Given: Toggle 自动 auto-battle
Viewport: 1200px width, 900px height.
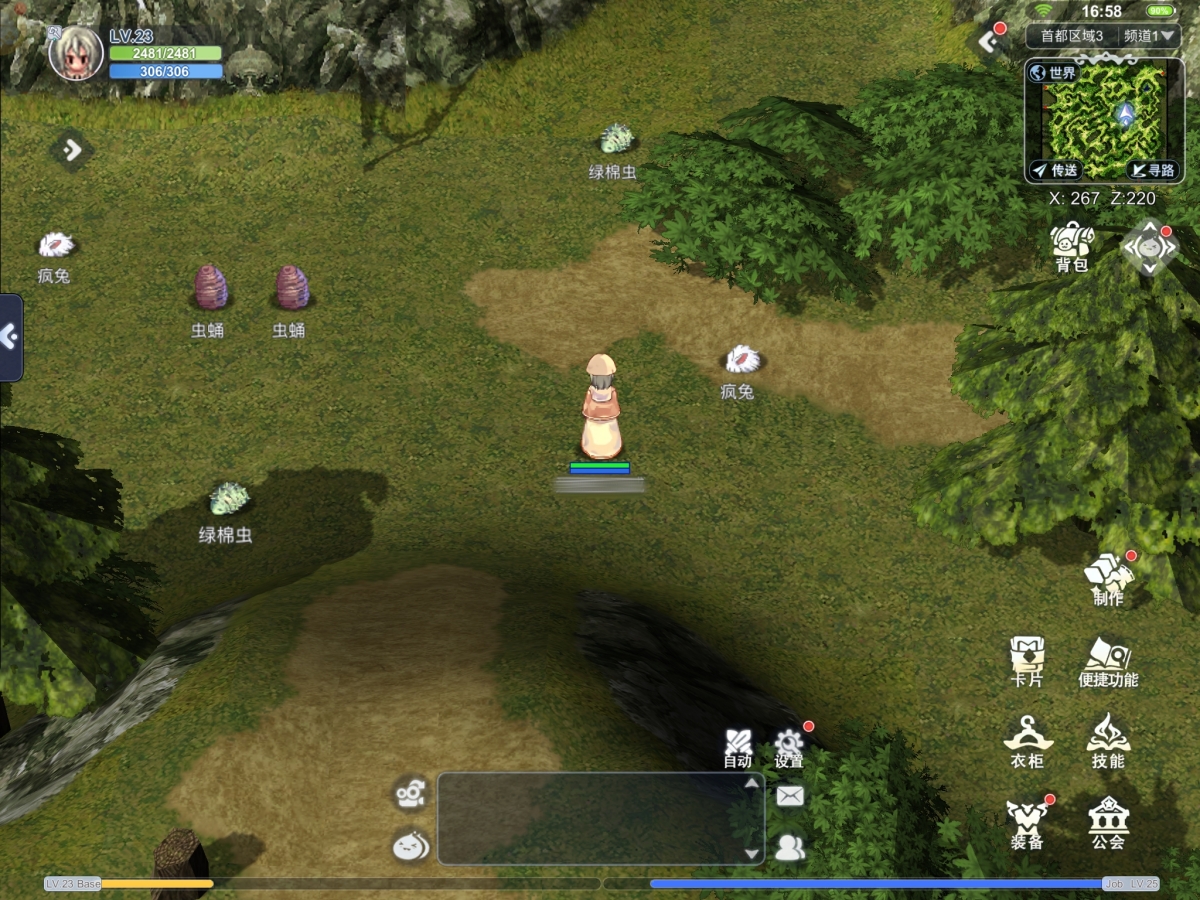Looking at the screenshot, I should 738,747.
